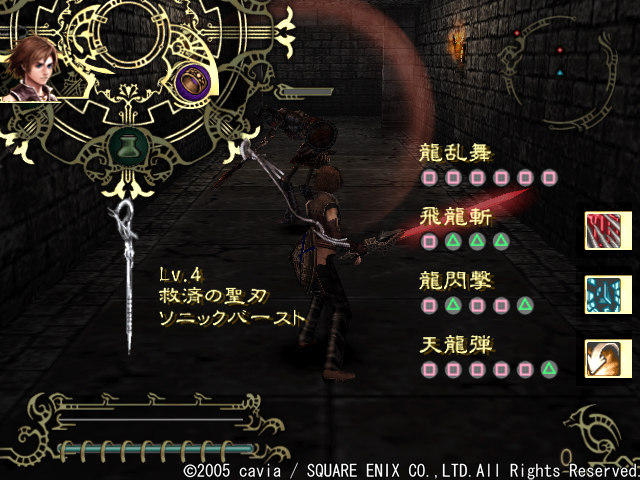Select the 飛龍斬 combo entry
This screenshot has height=480, width=640.
[454, 217]
